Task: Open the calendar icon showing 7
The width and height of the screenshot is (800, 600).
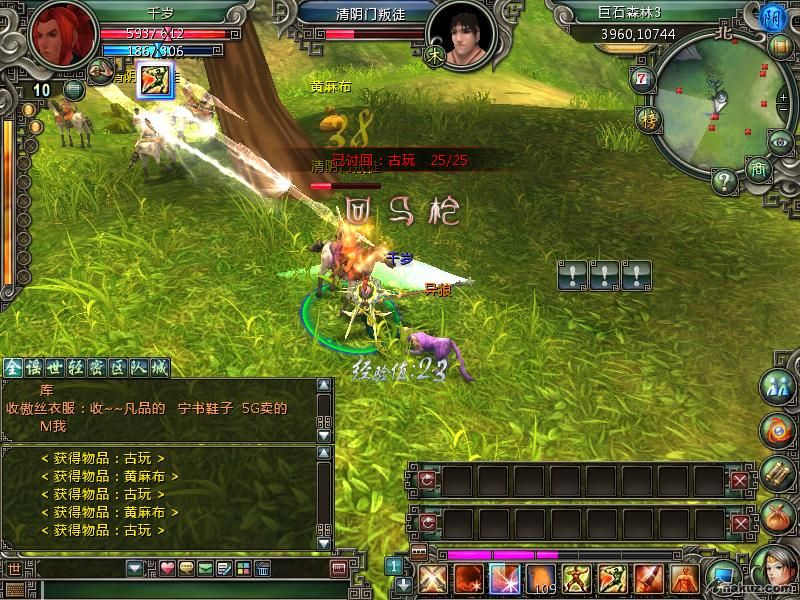Action: (x=640, y=79)
